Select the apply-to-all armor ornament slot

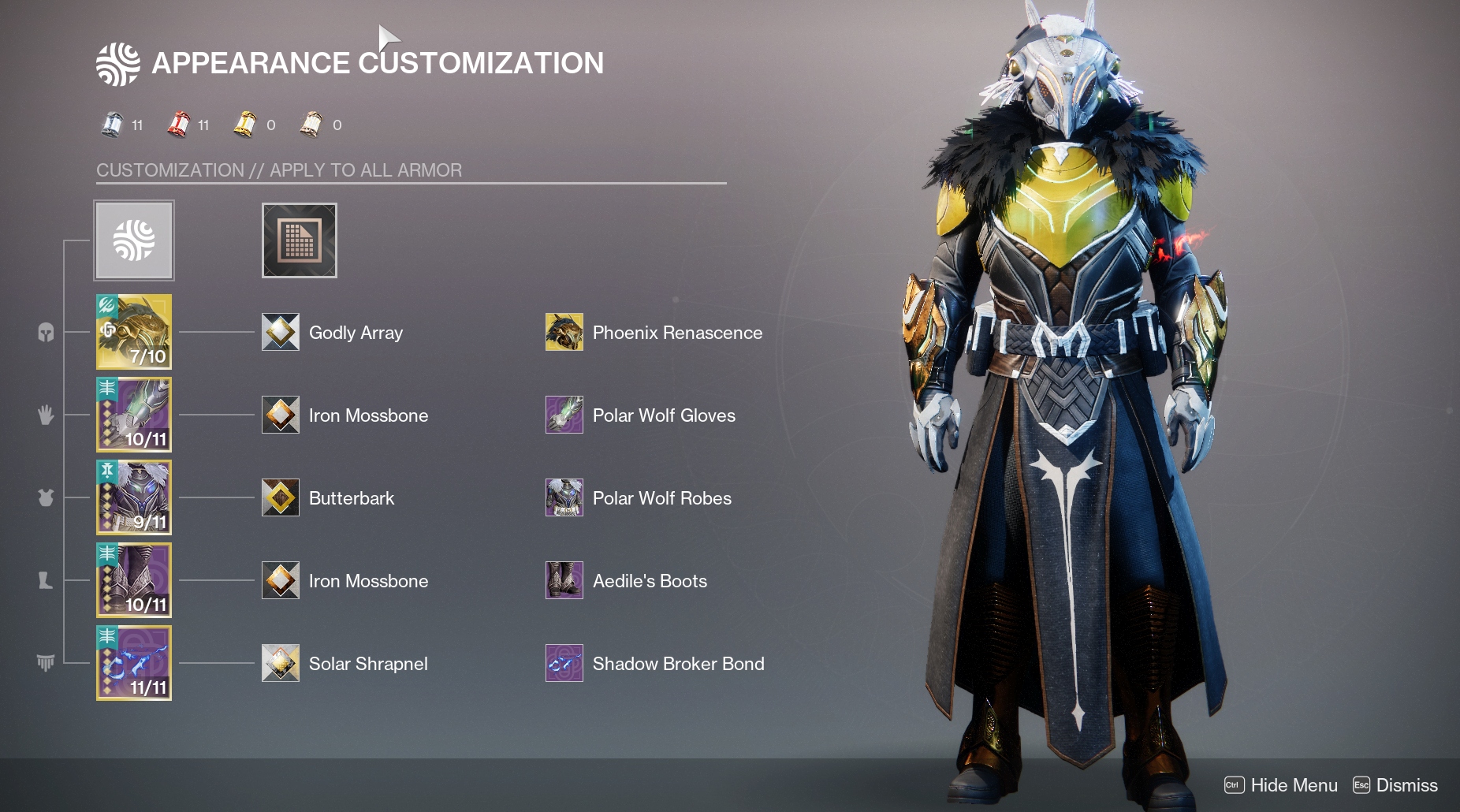[x=134, y=240]
